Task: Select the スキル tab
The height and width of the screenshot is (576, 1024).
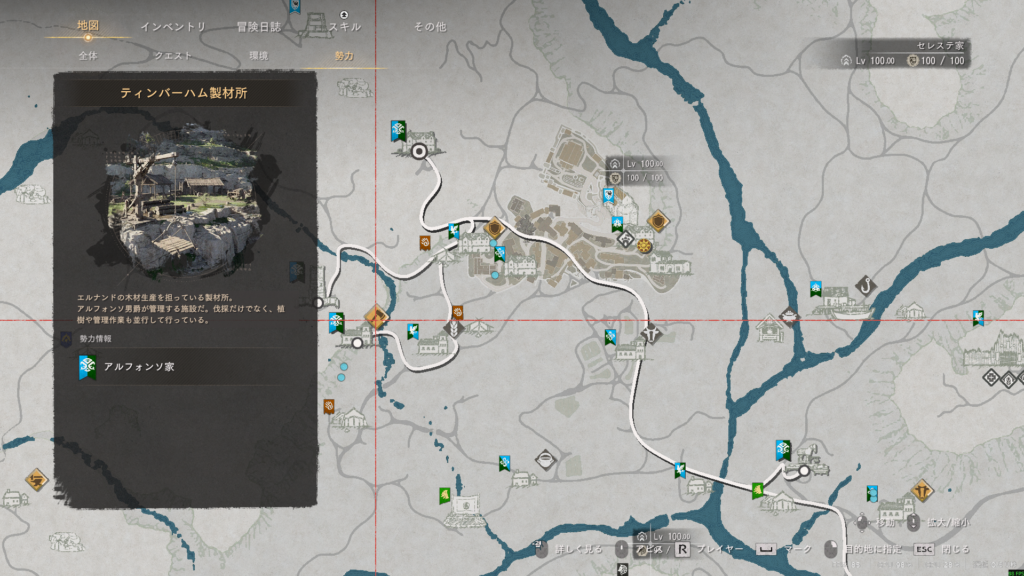Action: tap(345, 26)
